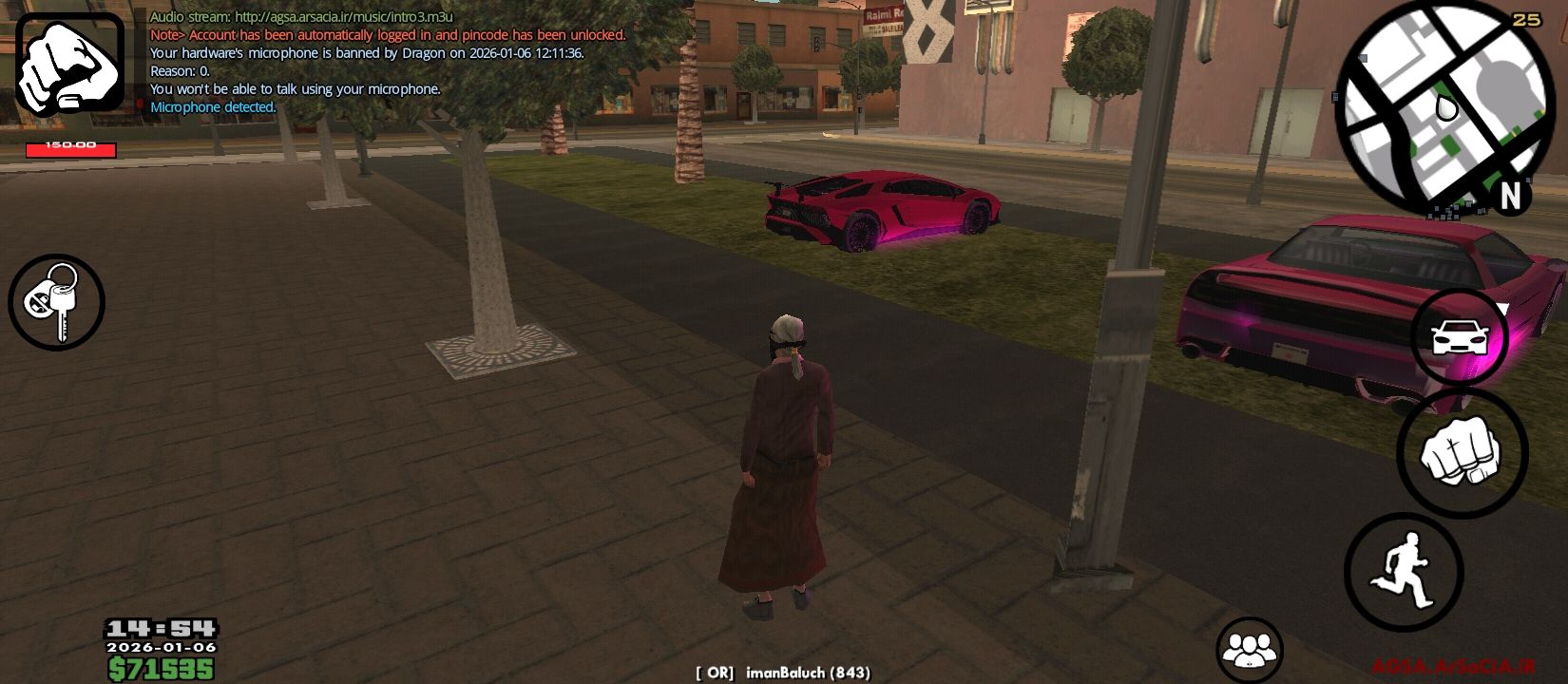Tap the fist weapon icon in the corner

(69, 65)
